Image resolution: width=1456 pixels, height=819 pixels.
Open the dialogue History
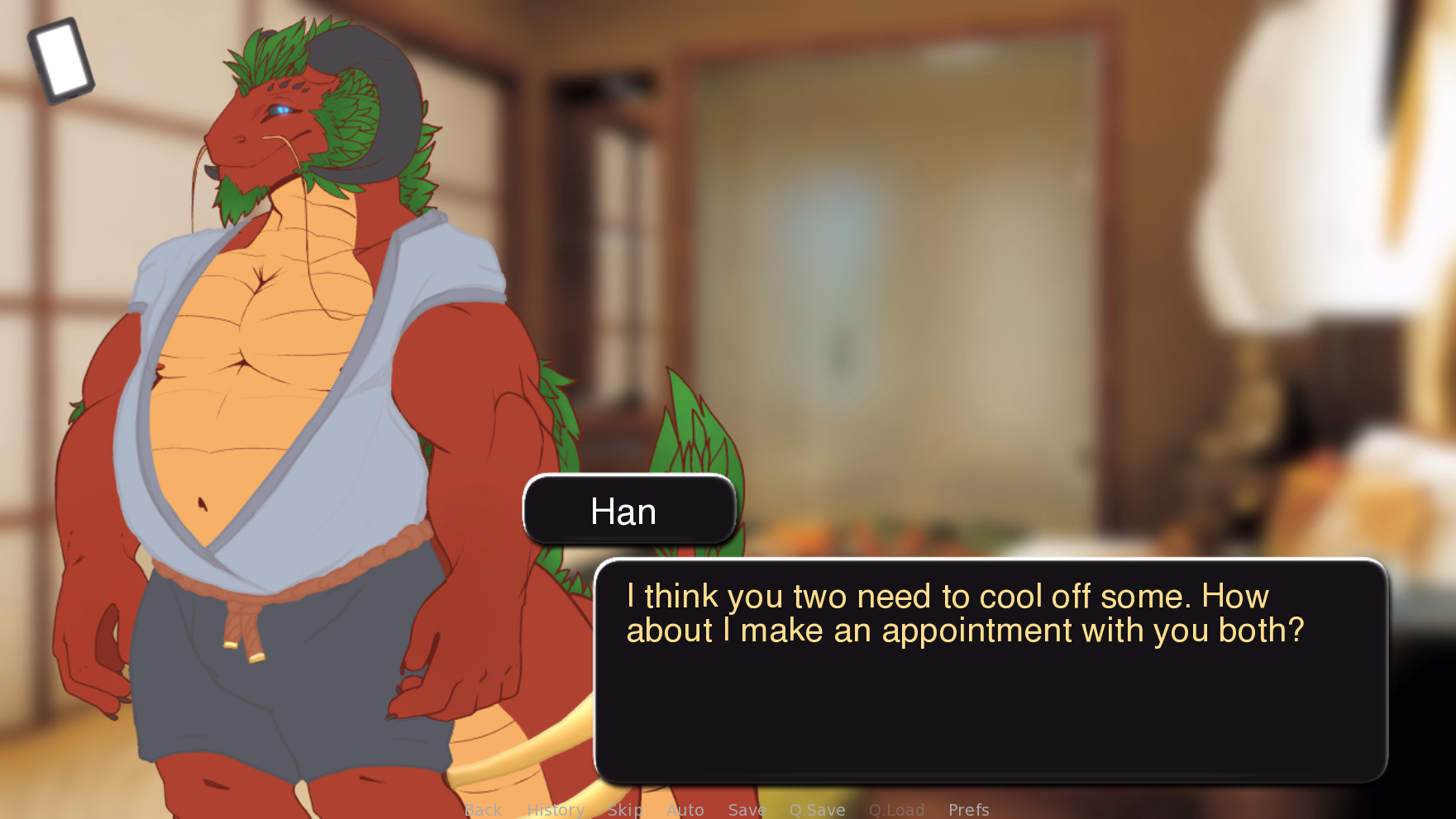click(x=556, y=810)
